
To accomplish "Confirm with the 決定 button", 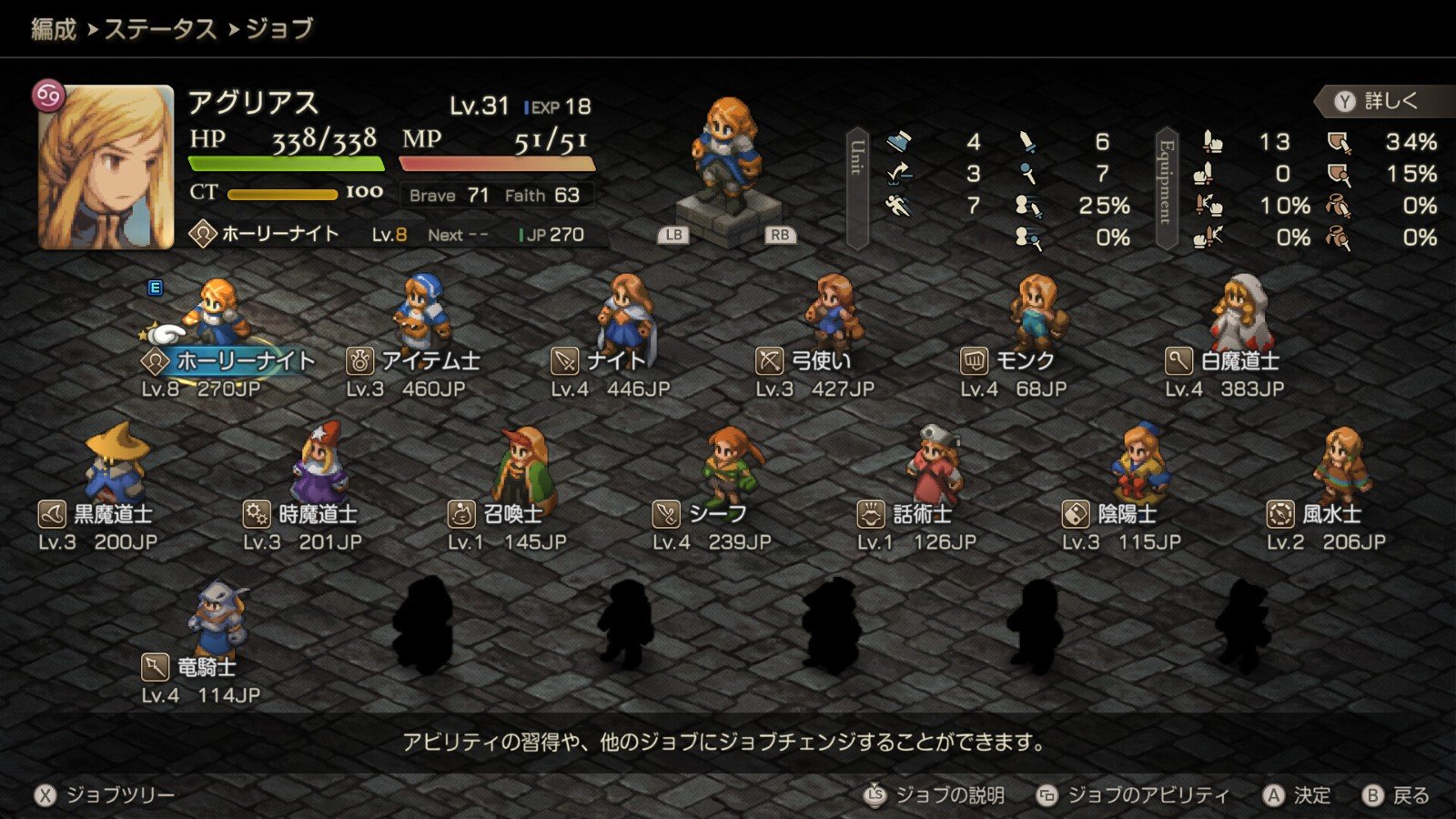I will (1297, 795).
